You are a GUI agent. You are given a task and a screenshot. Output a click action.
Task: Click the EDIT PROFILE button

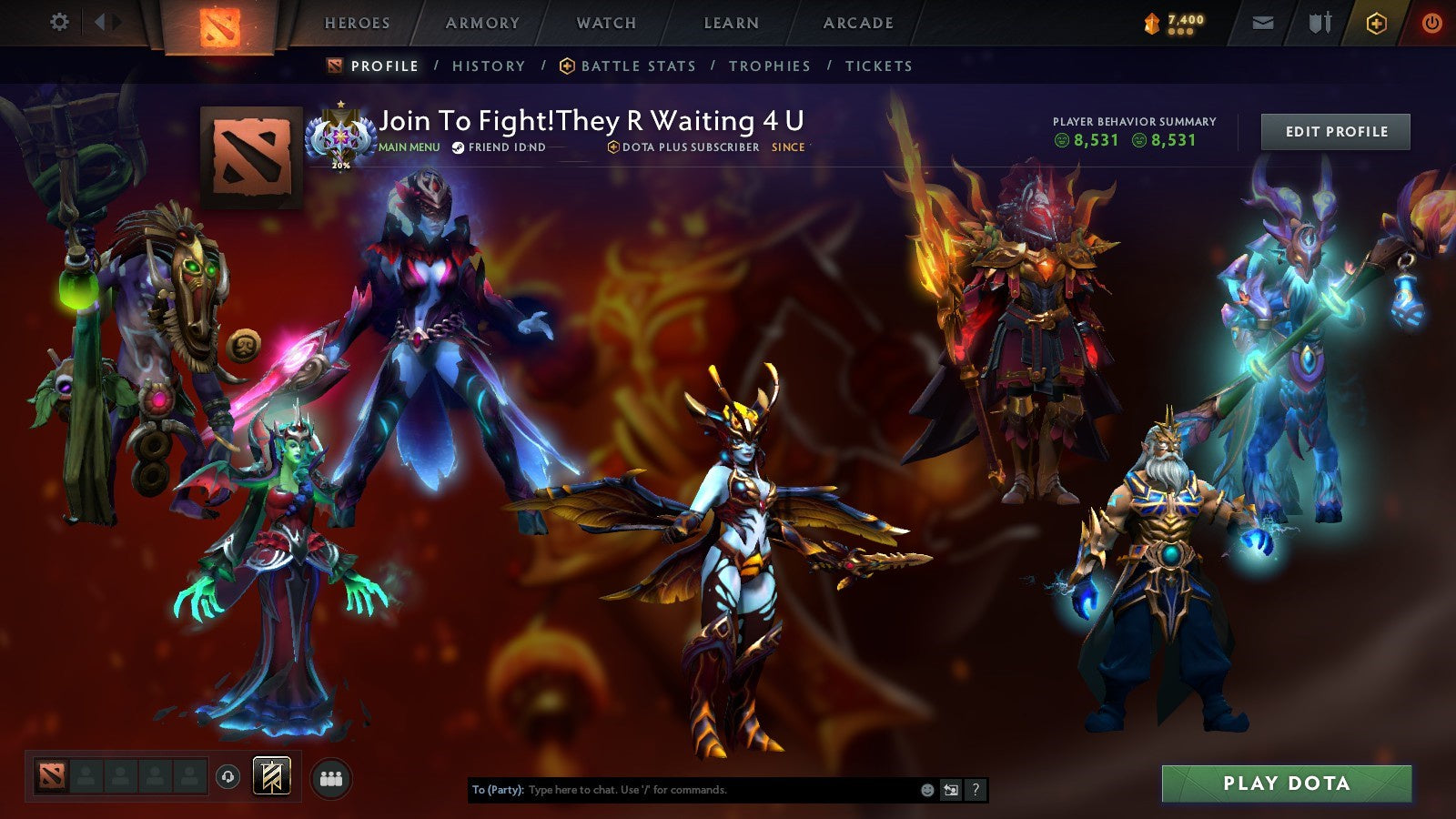click(x=1334, y=131)
